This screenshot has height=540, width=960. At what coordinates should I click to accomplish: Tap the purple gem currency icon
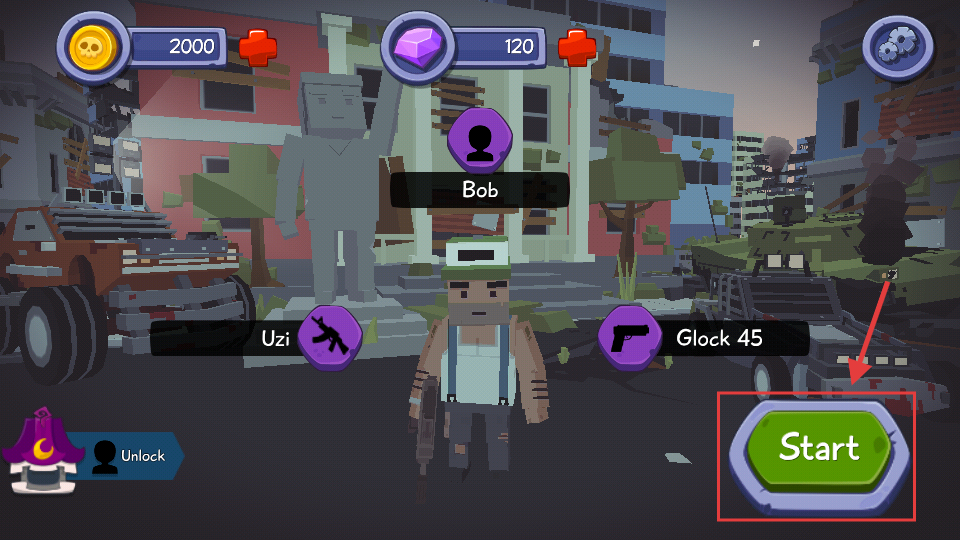[417, 47]
